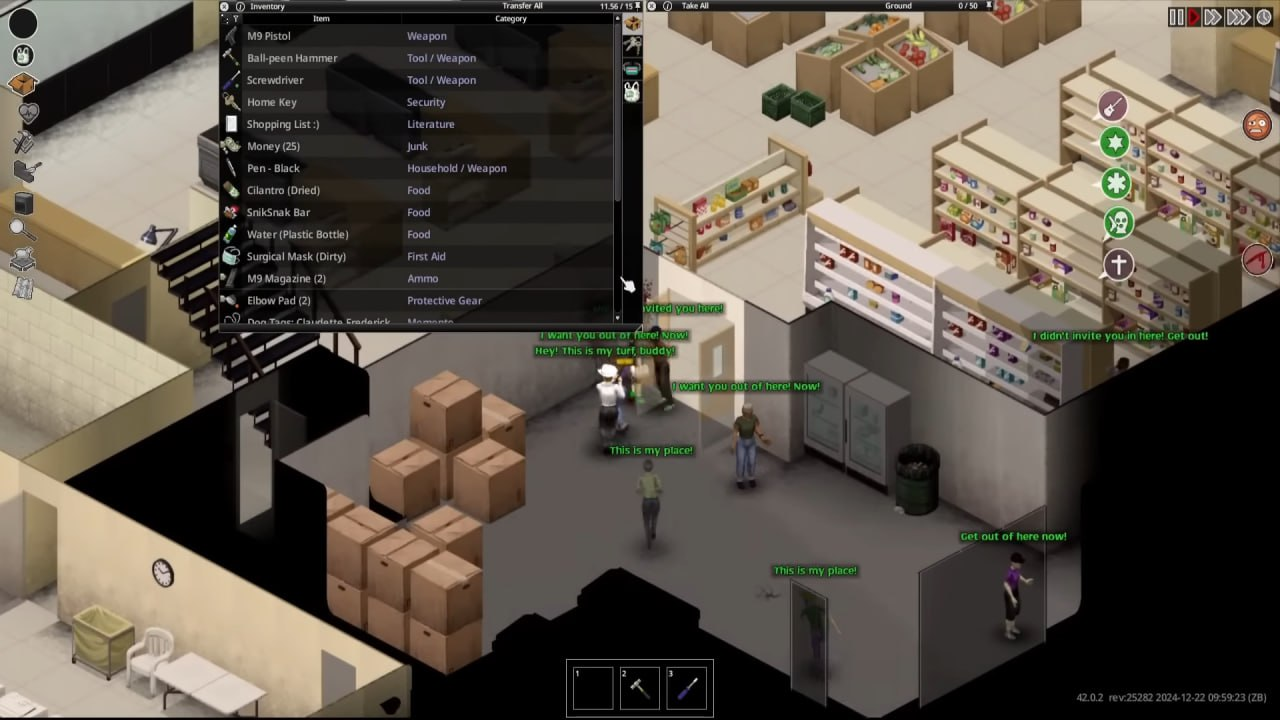1280x720 pixels.
Task: Sort inventory by the Category column header
Action: pos(510,19)
